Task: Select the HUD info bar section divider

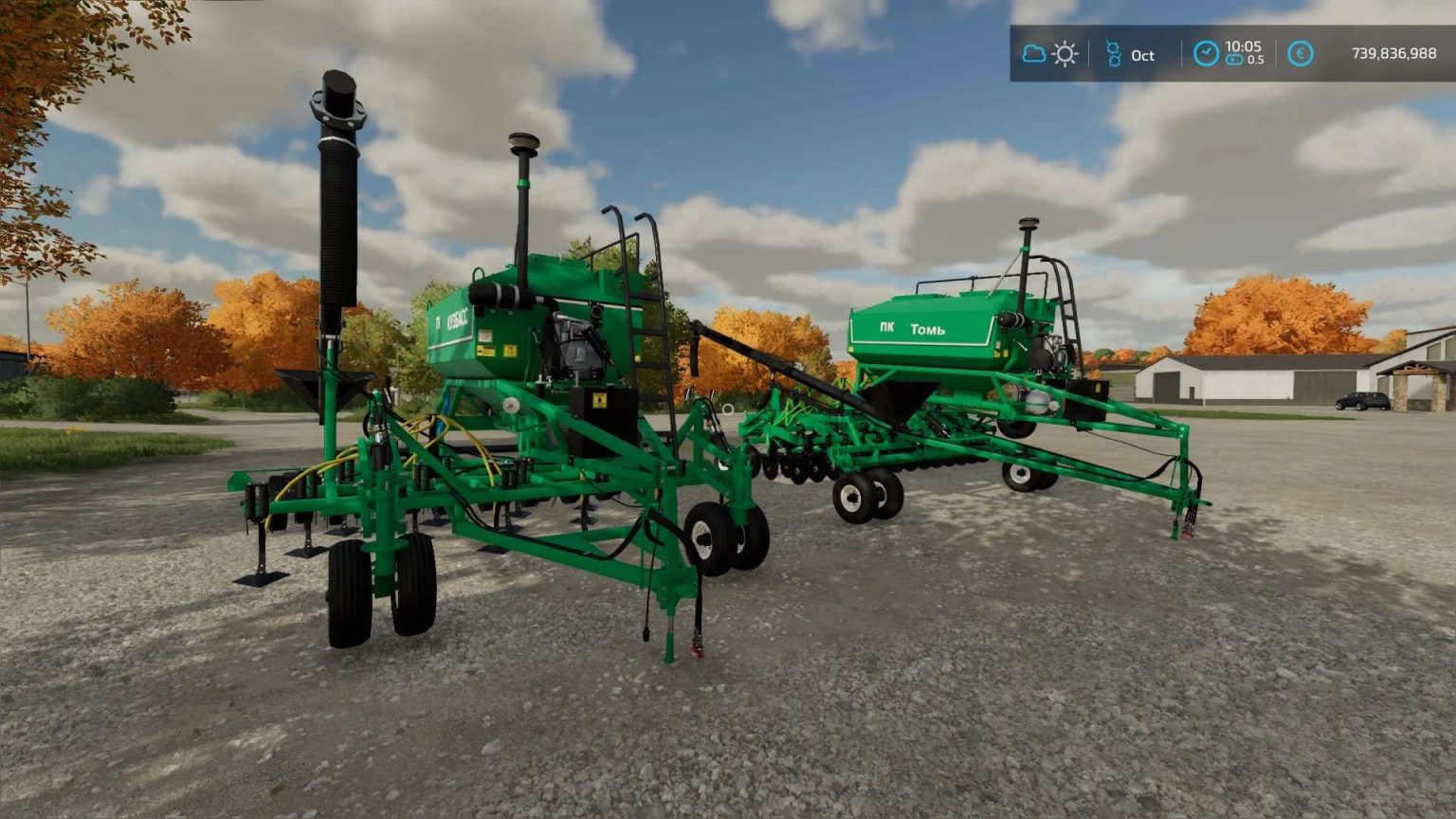Action: [x=1182, y=53]
